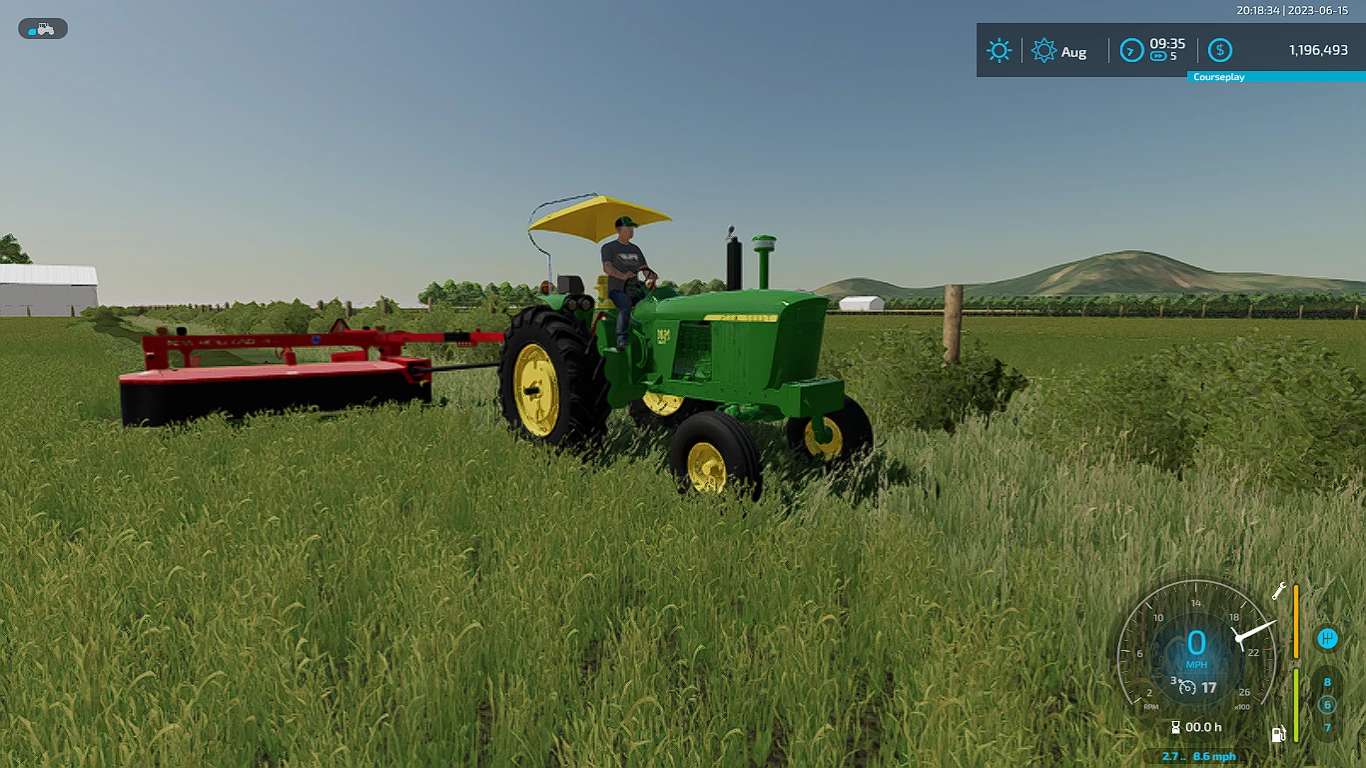Select the August season sun icon
1366x768 pixels.
coord(1044,51)
